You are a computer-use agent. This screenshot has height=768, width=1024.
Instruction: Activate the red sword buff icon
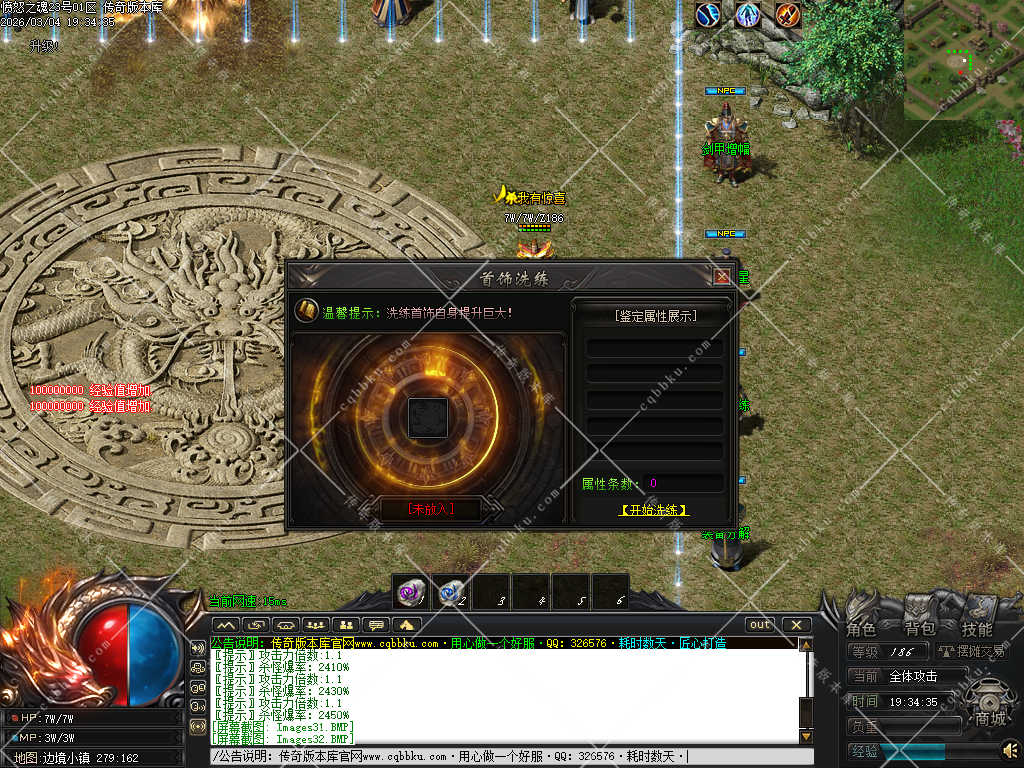[788, 15]
